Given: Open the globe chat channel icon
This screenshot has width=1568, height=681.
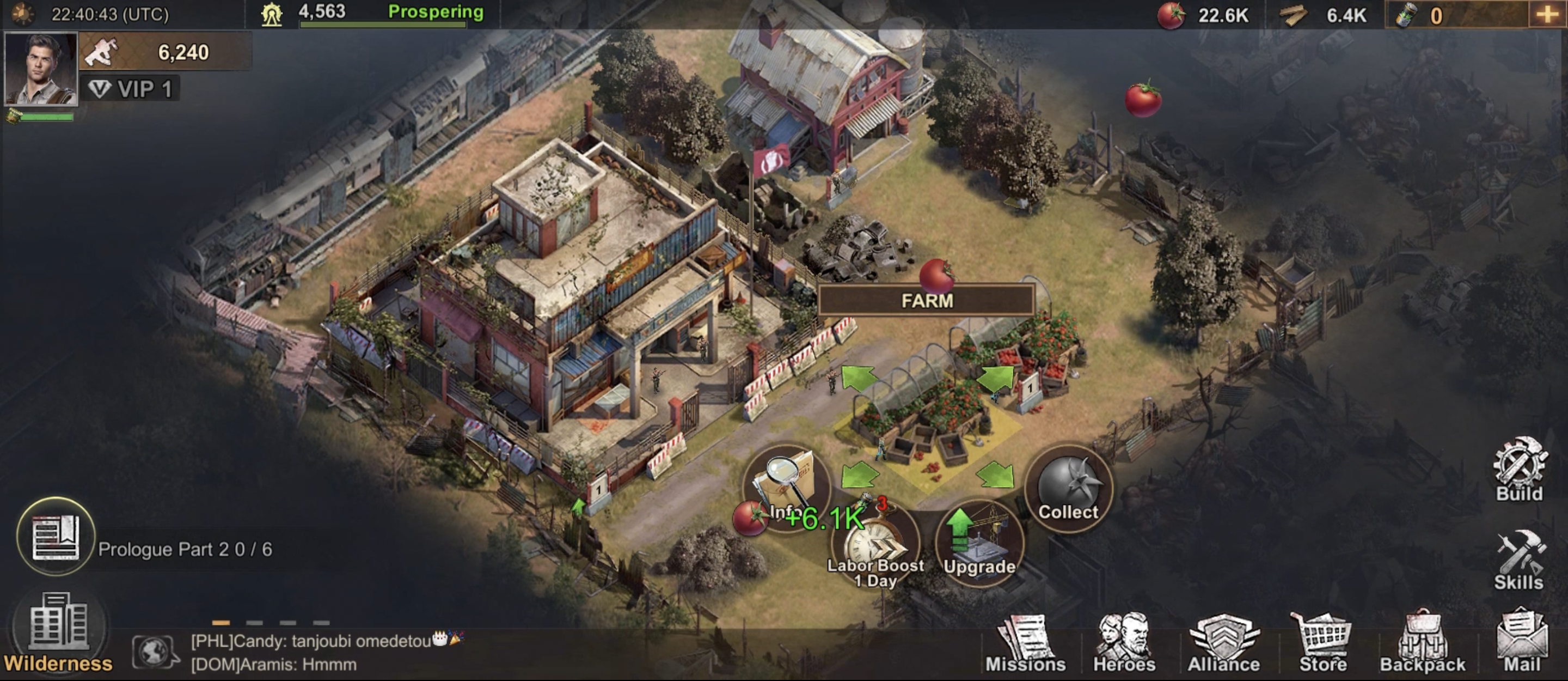Looking at the screenshot, I should click(155, 652).
